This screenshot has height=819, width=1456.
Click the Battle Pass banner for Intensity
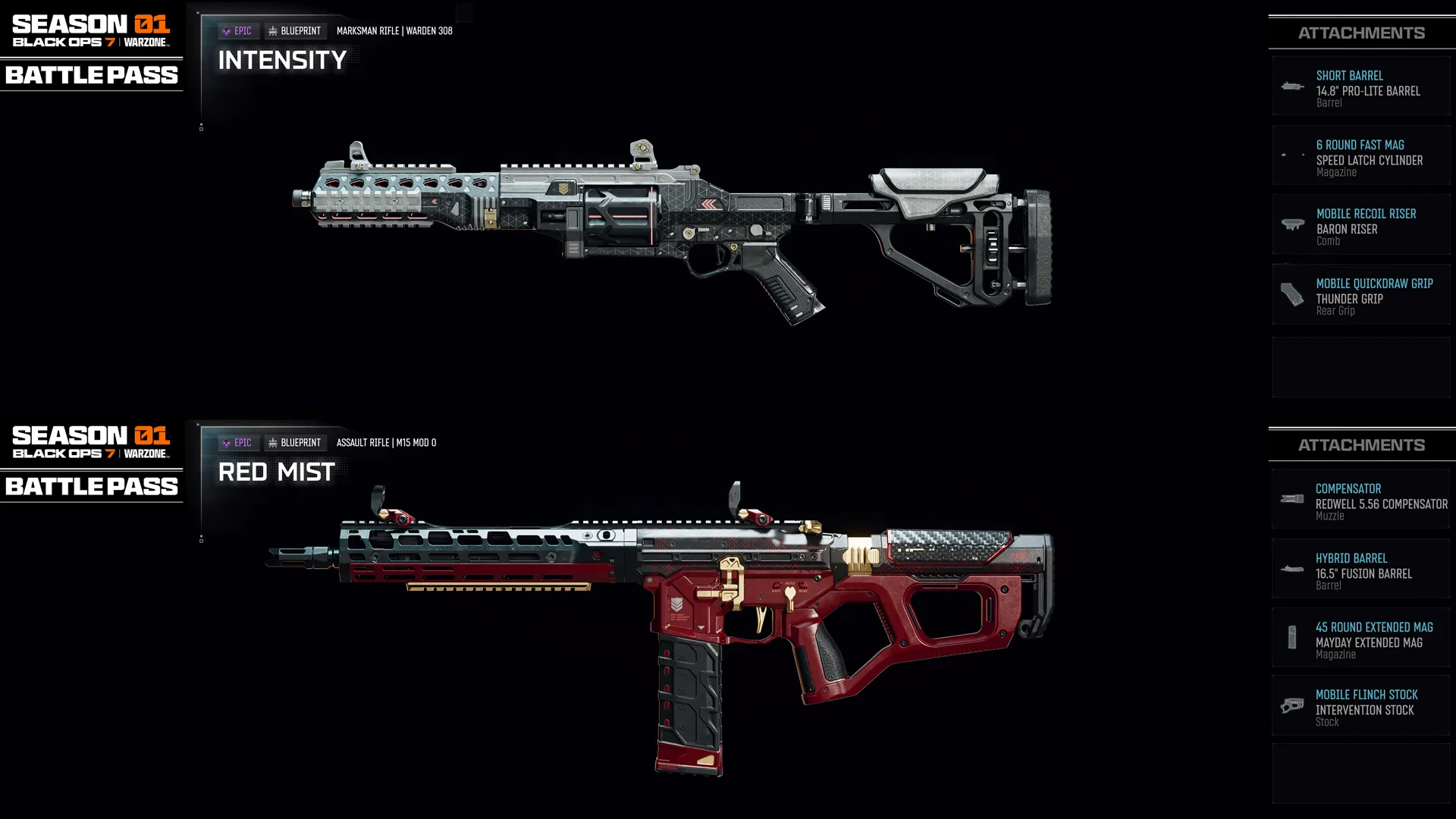click(91, 75)
